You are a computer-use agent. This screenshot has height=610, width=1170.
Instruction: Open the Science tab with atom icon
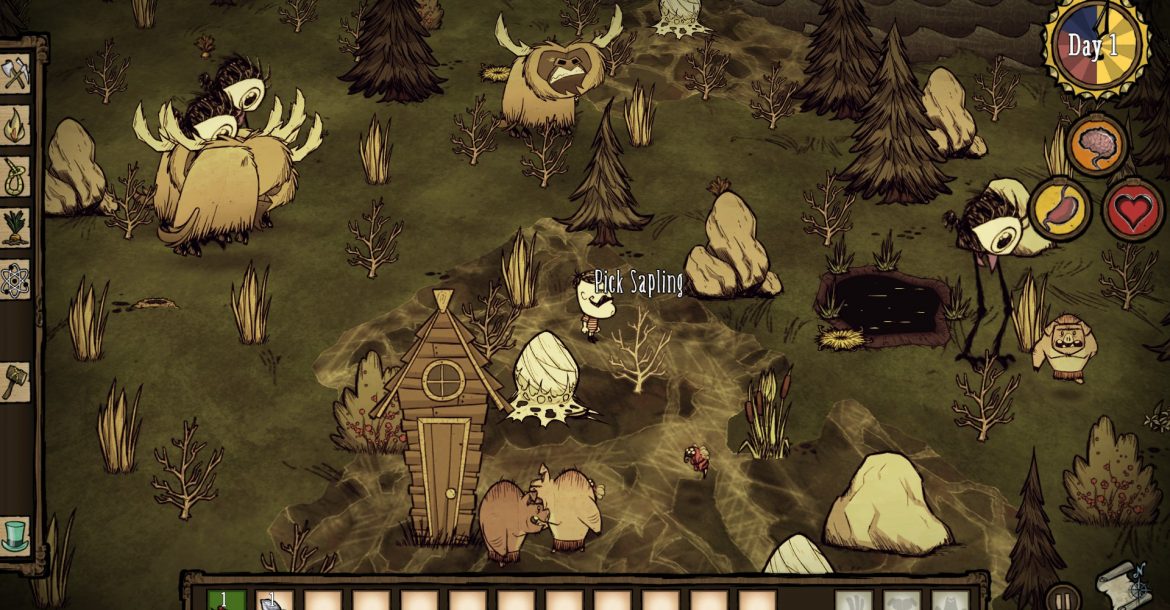click(x=15, y=280)
